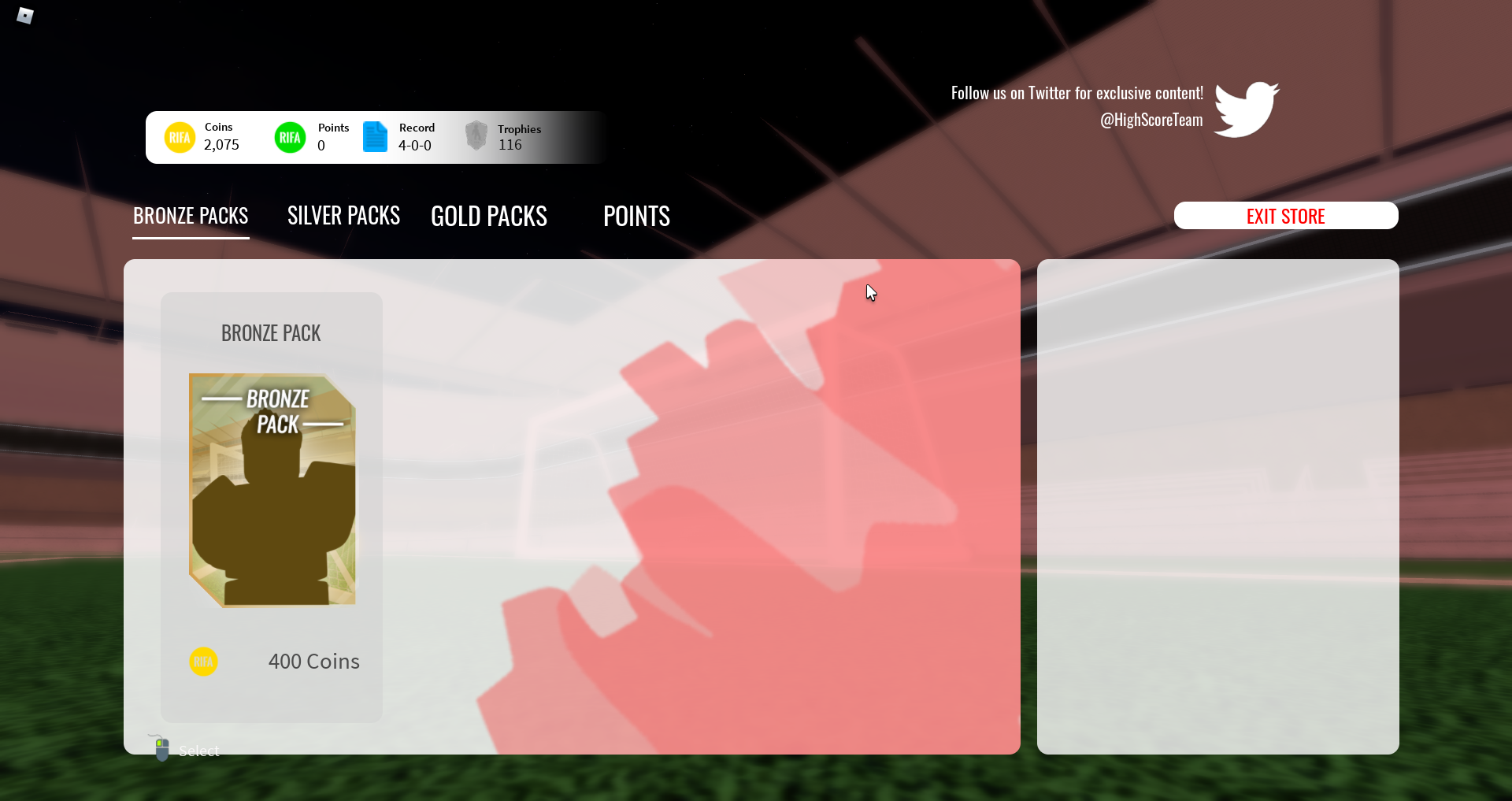The image size is (1512, 801).
Task: Click the trophies count showing 116
Action: (510, 144)
